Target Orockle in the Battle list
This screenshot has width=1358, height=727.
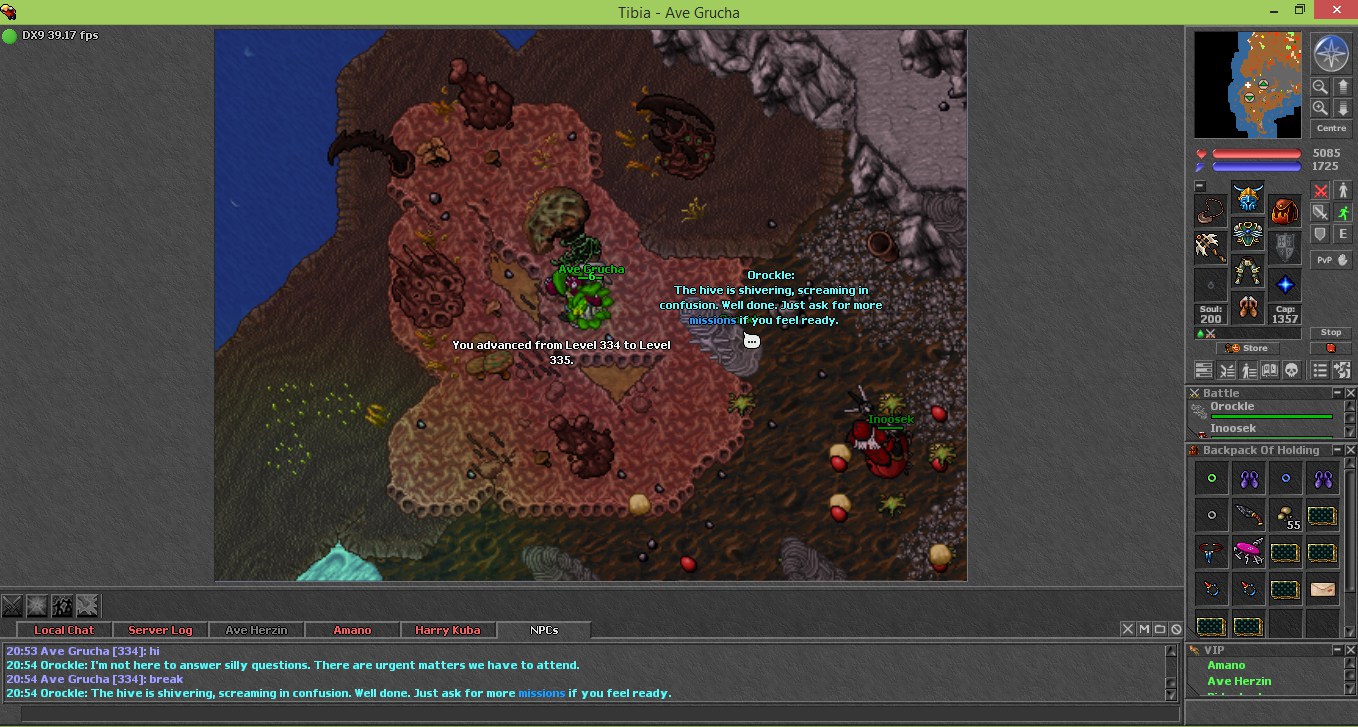click(1232, 407)
